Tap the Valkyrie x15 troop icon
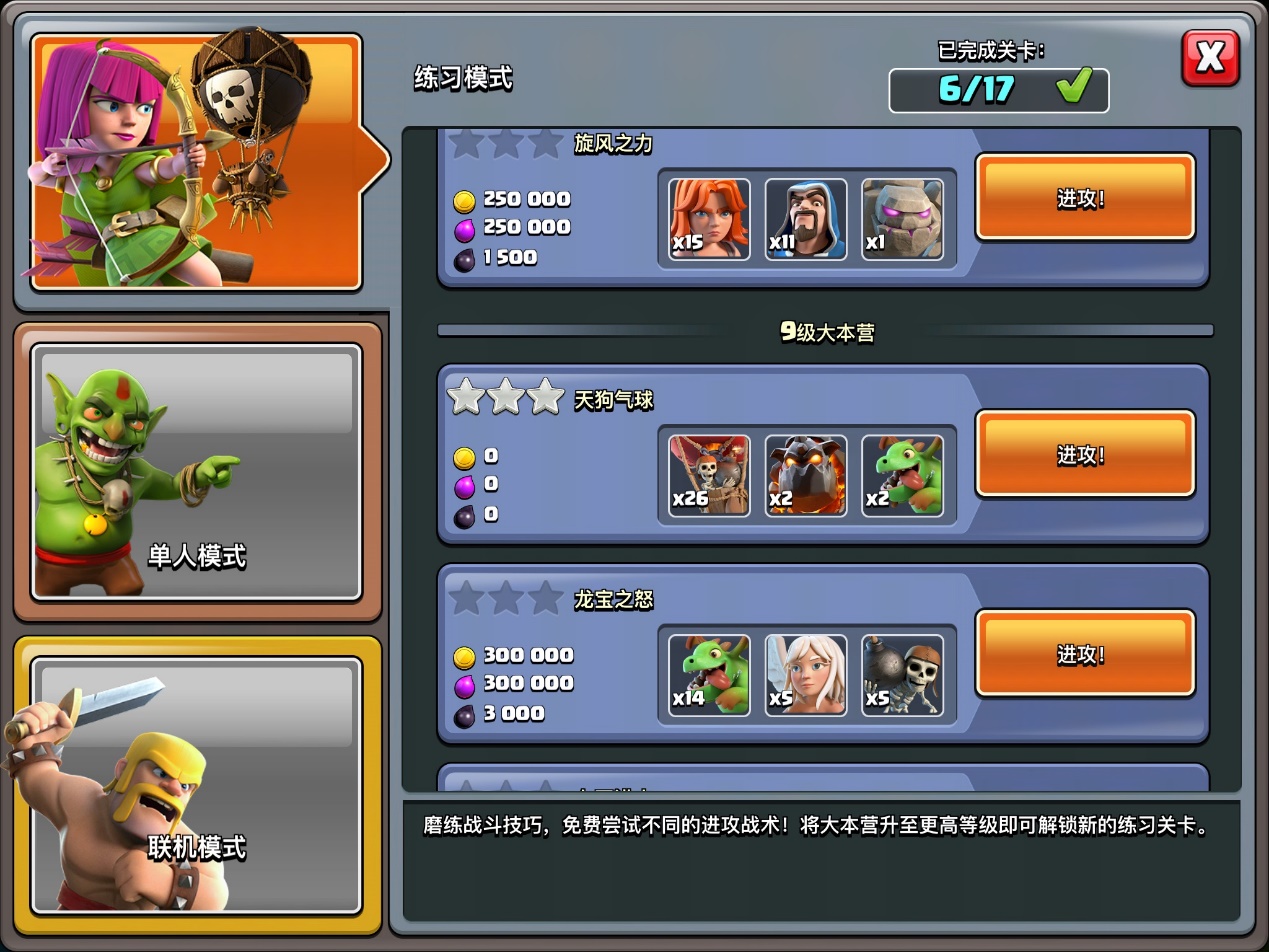Screen dimensions: 1269x952 [x=709, y=219]
